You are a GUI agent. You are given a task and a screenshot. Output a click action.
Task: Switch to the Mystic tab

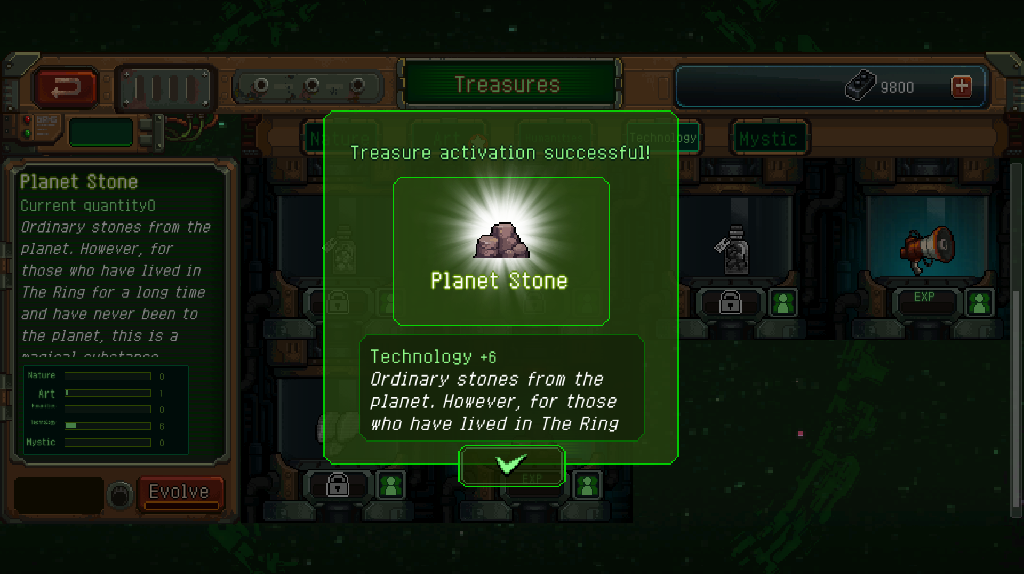[x=768, y=139]
